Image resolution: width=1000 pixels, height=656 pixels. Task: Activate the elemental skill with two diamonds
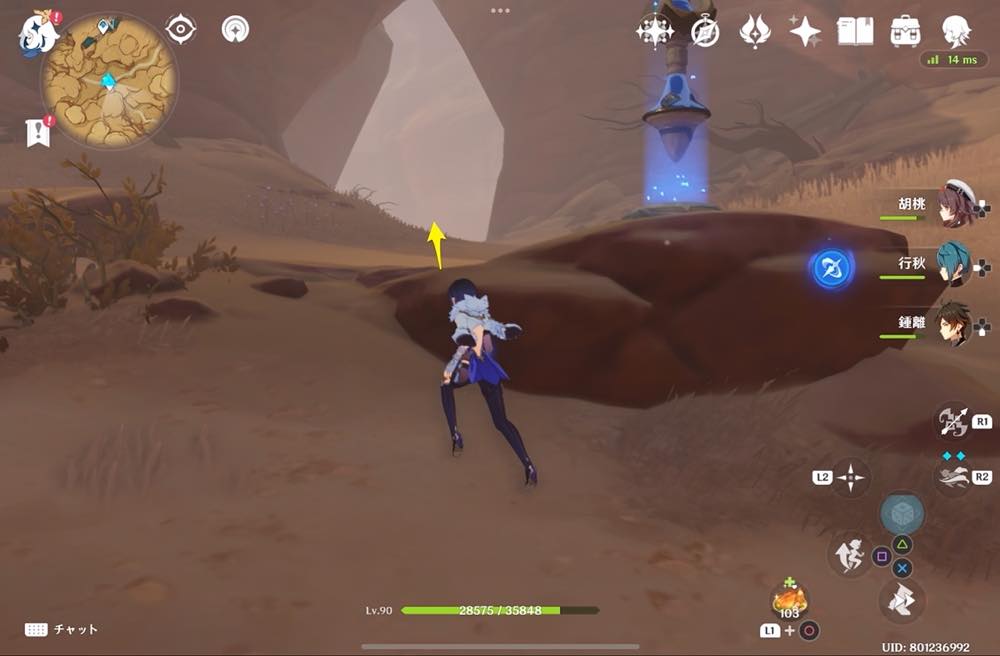[951, 477]
